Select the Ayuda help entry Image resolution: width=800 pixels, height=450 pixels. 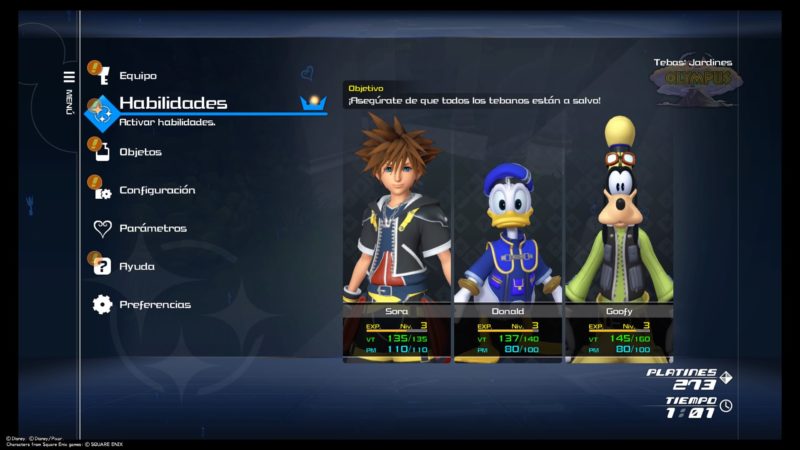coord(137,266)
